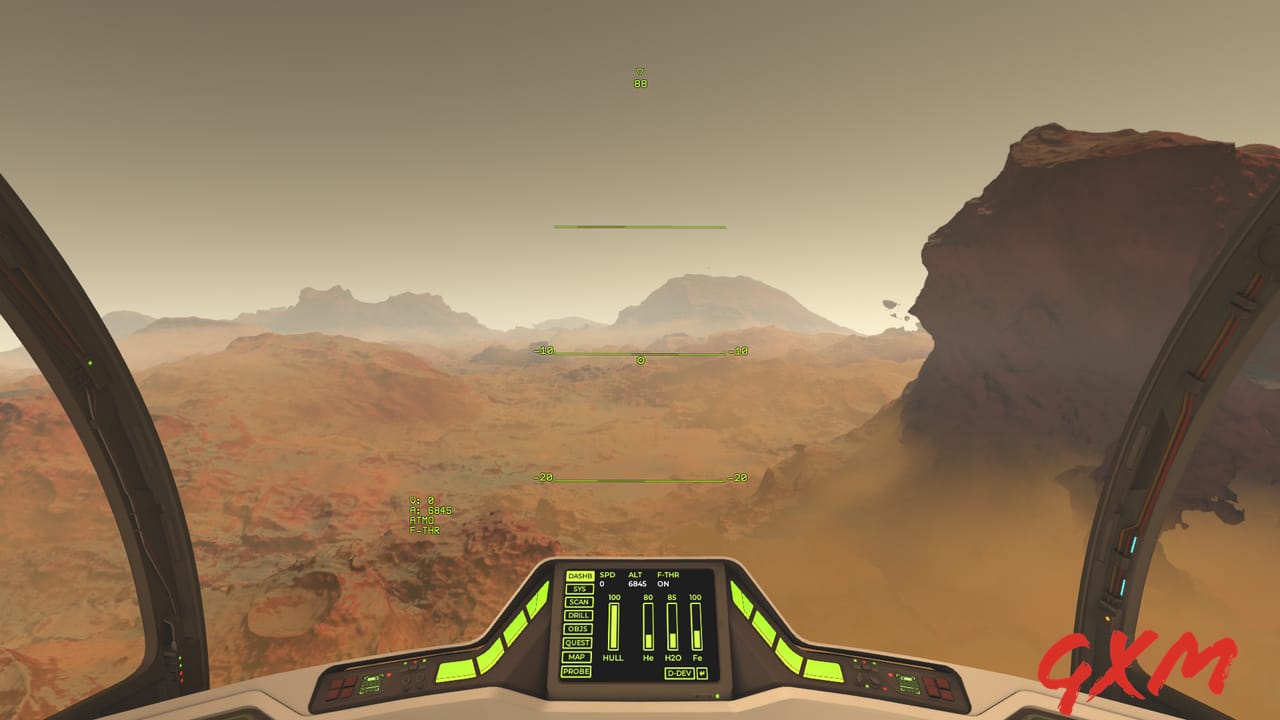Click the ALT 6845 altitude readout
1280x720 pixels.
point(635,582)
